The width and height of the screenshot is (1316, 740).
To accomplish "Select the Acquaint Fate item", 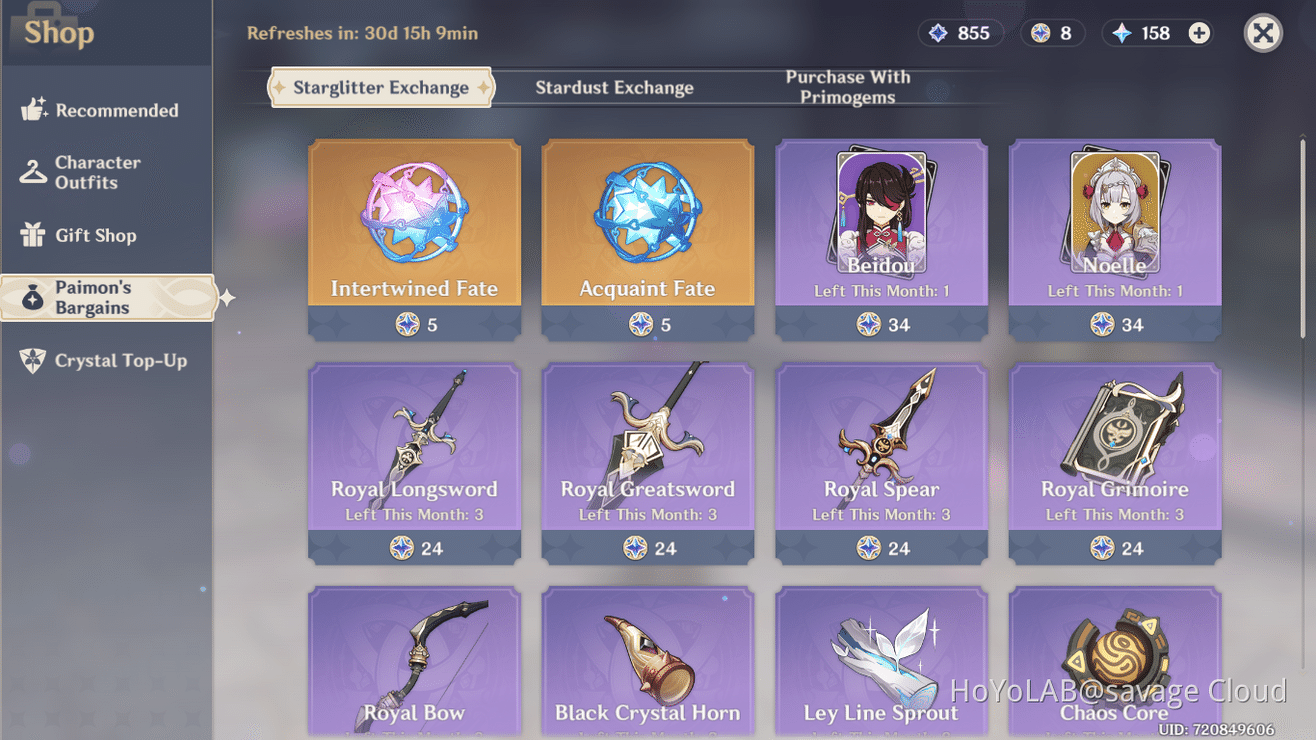I will coord(648,238).
